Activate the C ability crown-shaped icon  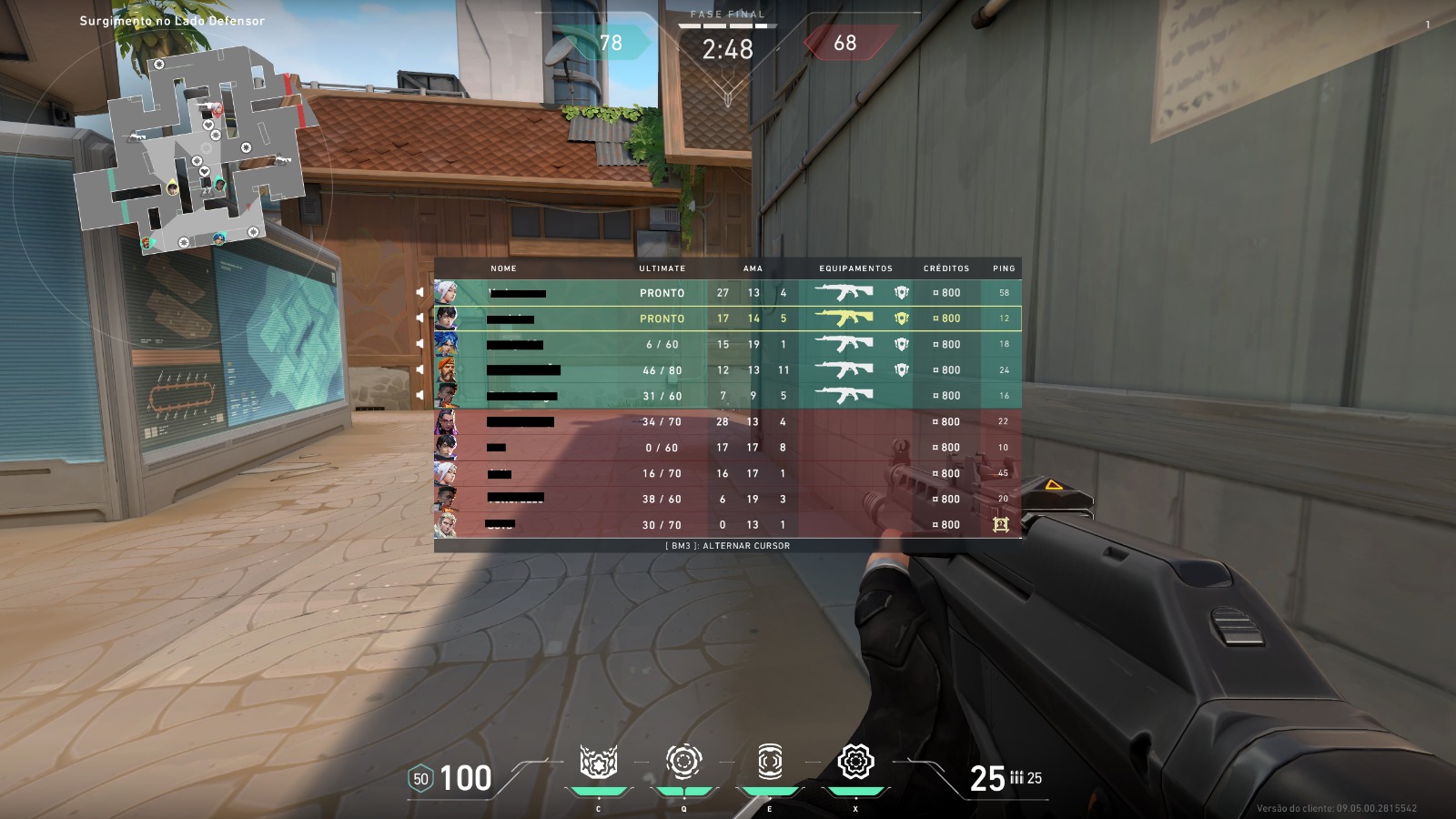pos(598,763)
